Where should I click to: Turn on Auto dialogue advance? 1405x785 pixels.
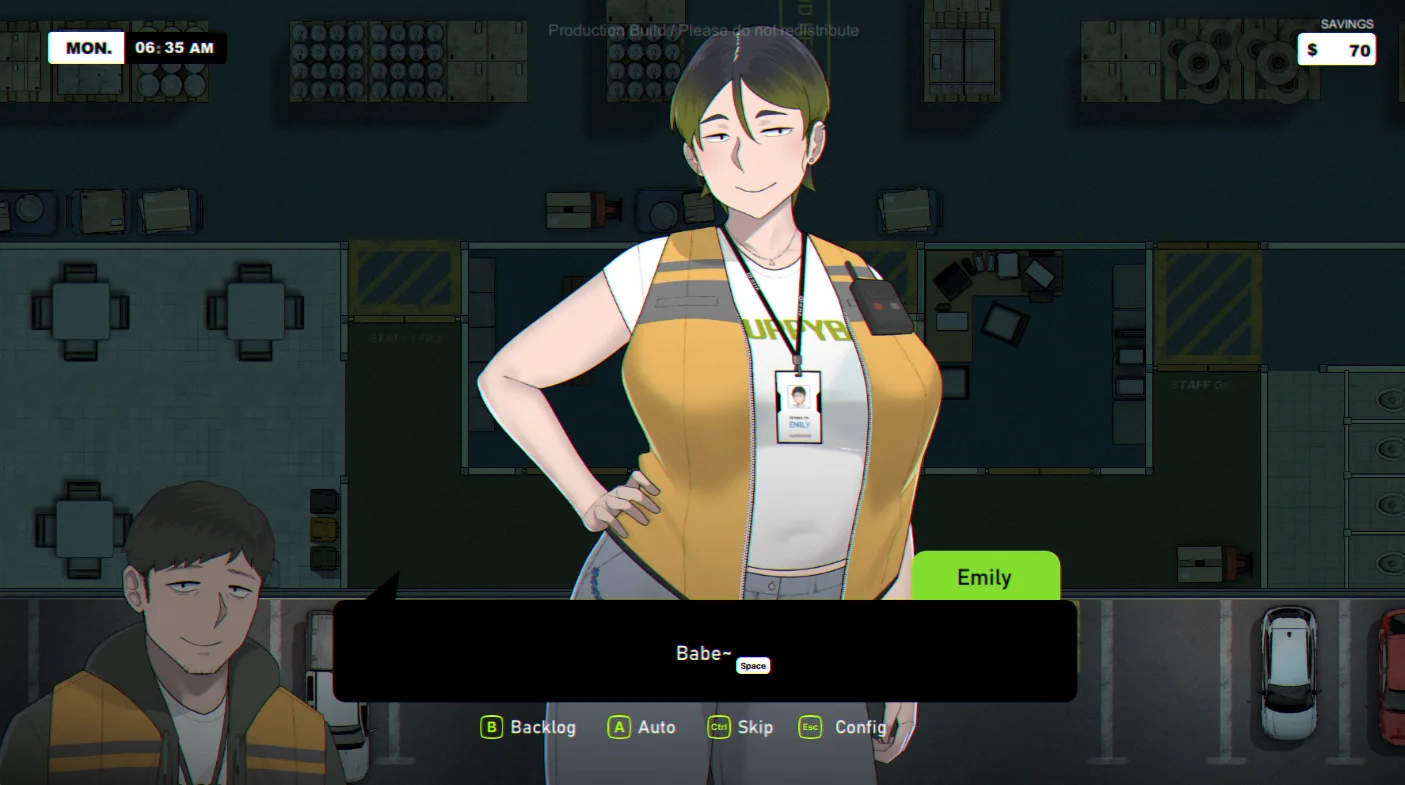(642, 727)
